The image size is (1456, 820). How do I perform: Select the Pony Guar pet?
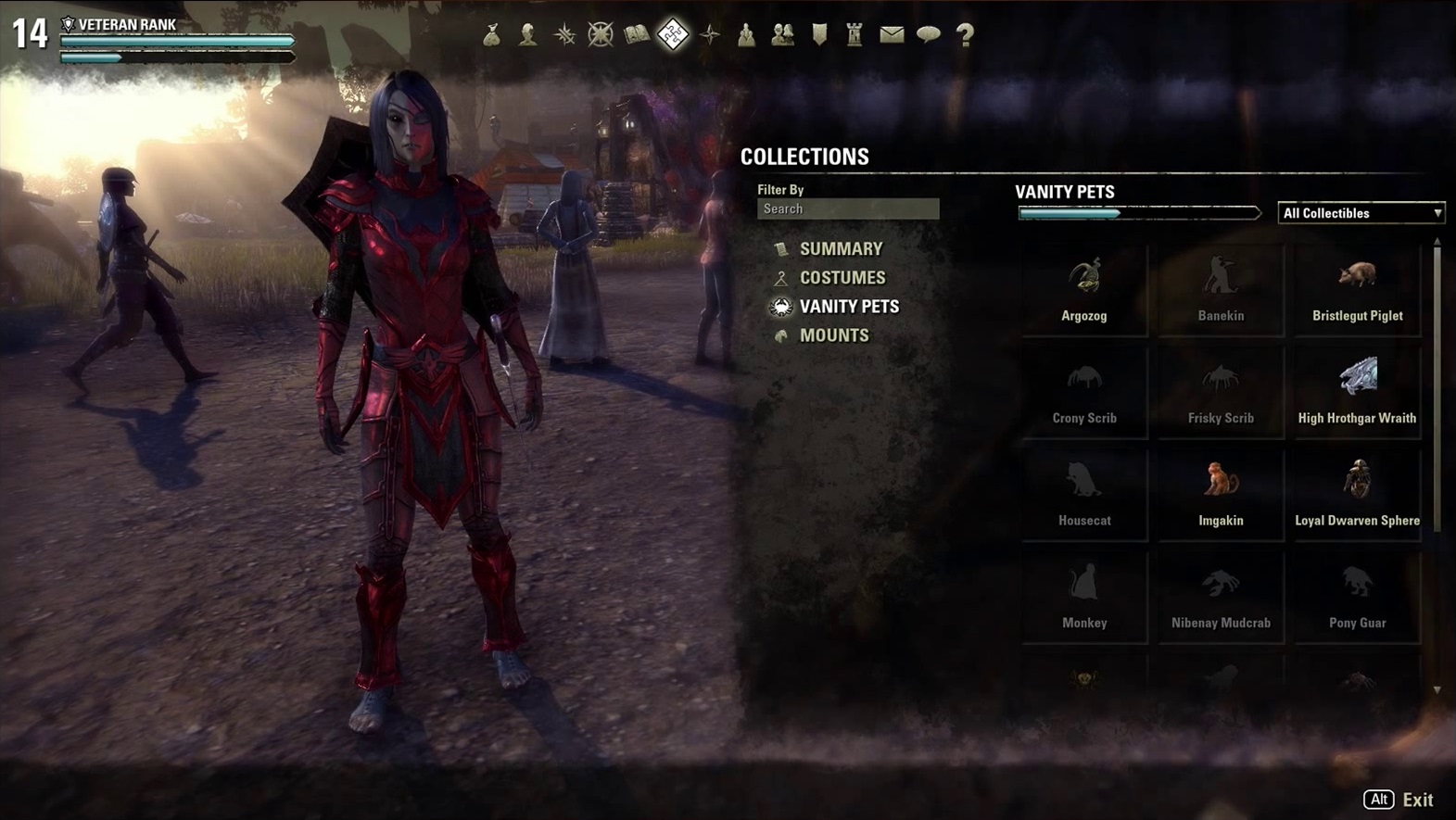[x=1357, y=597]
